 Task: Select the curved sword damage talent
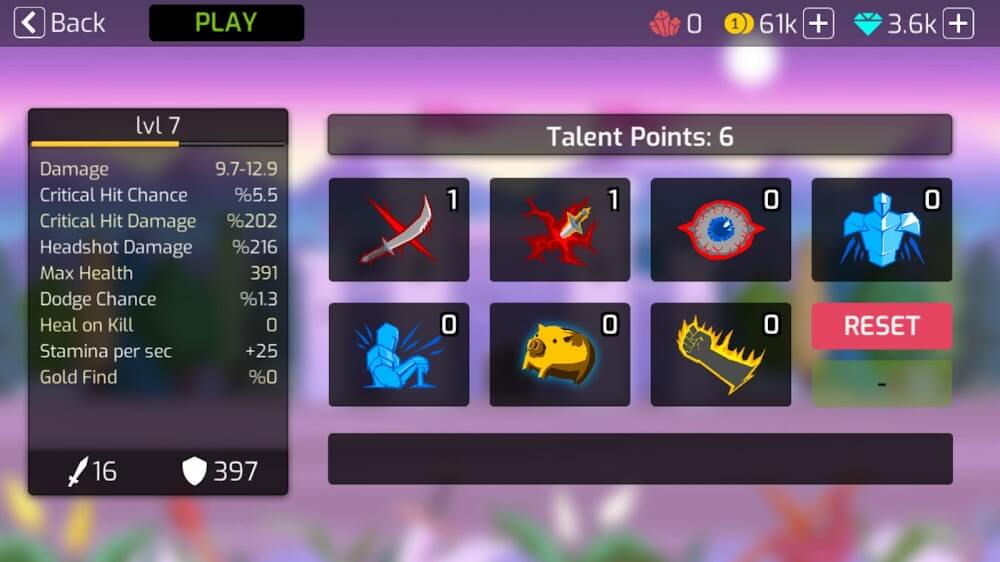(398, 230)
